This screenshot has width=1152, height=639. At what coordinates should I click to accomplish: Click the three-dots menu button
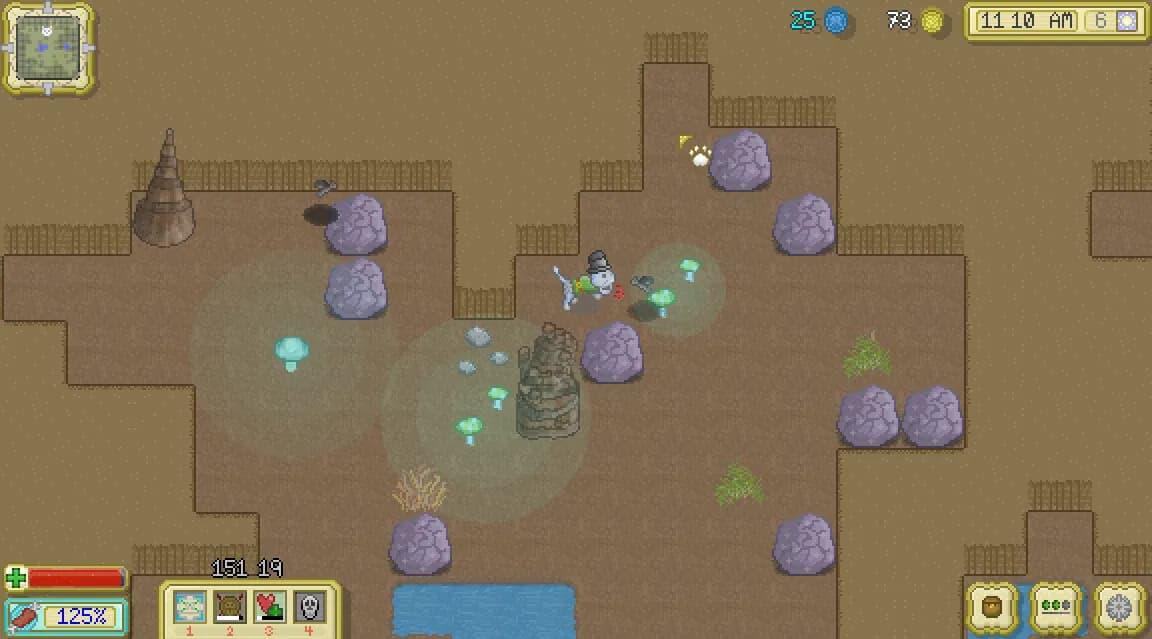click(x=1056, y=607)
